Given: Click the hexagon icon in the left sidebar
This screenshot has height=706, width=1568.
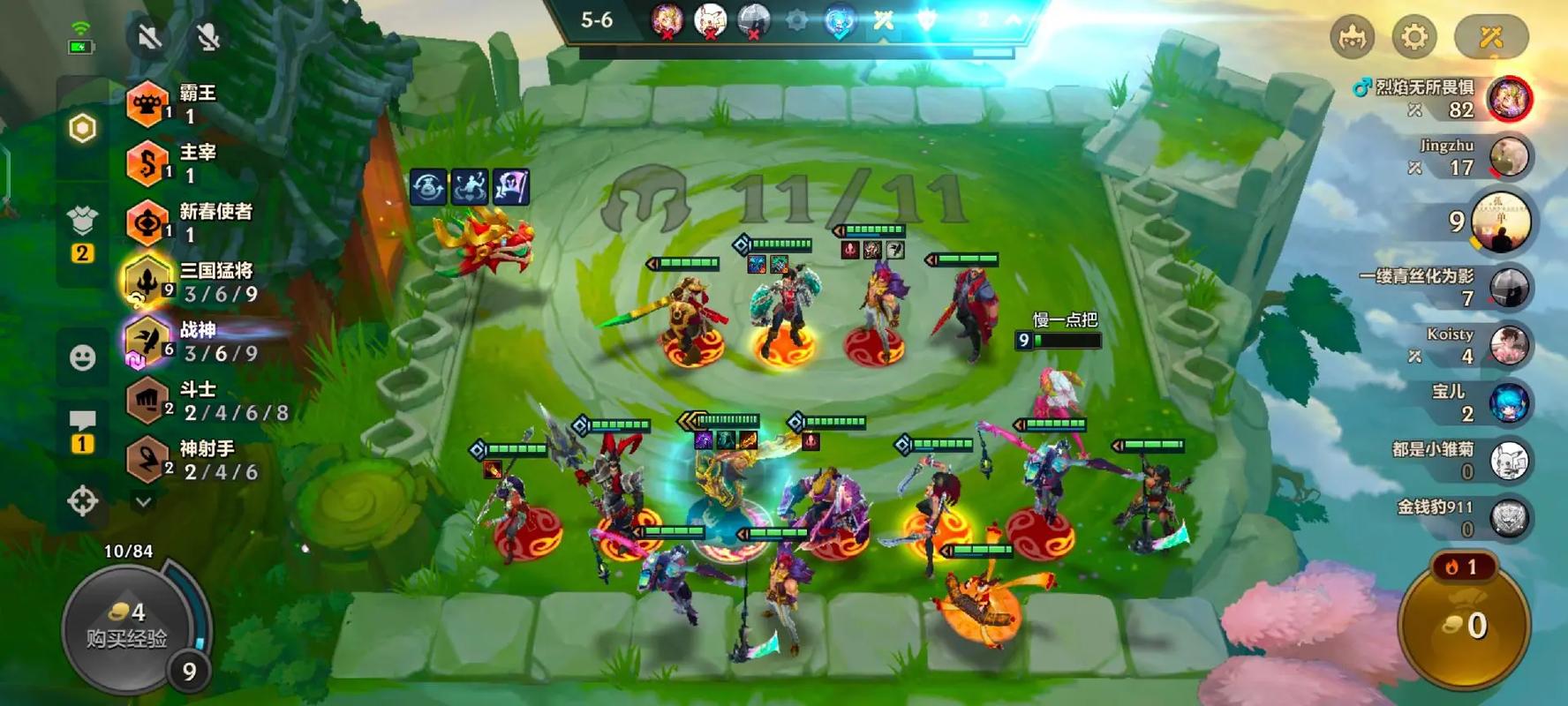Looking at the screenshot, I should [82, 129].
